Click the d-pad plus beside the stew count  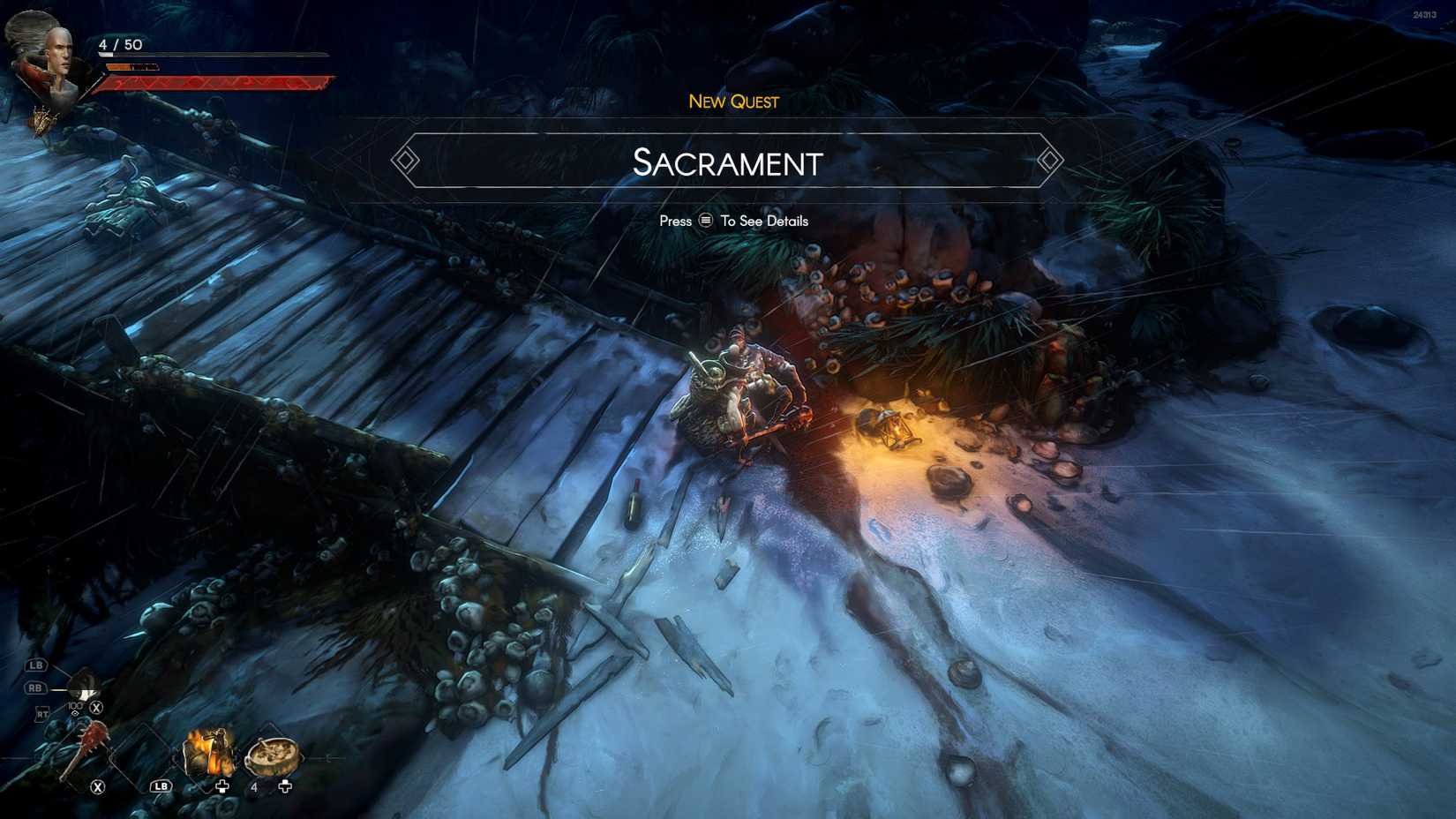point(285,785)
